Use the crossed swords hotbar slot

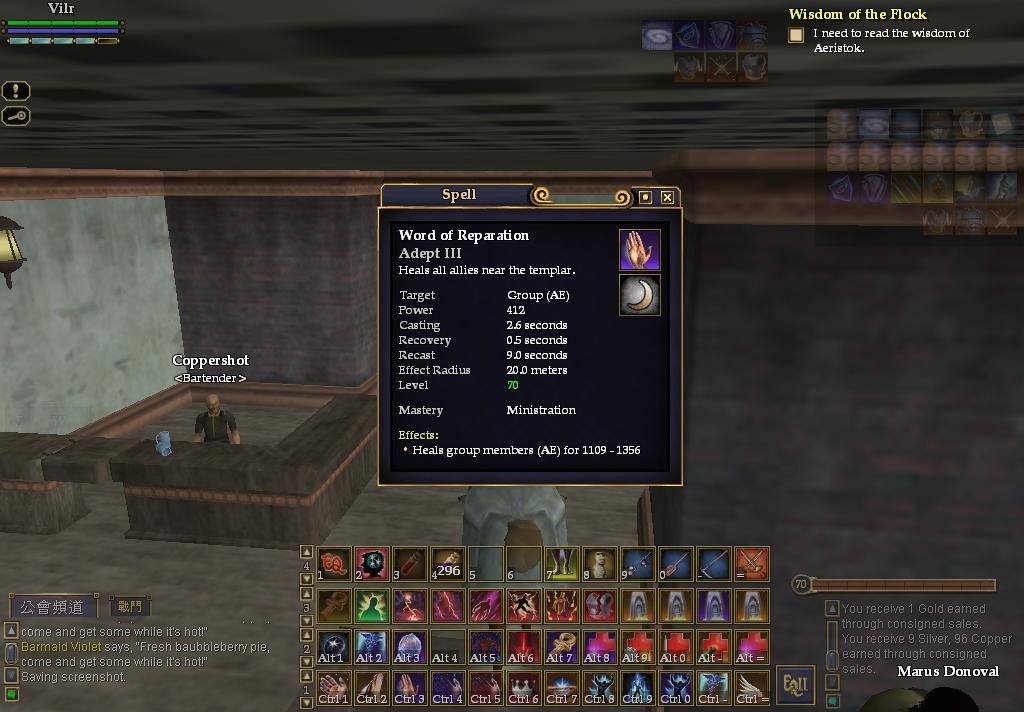click(752, 564)
